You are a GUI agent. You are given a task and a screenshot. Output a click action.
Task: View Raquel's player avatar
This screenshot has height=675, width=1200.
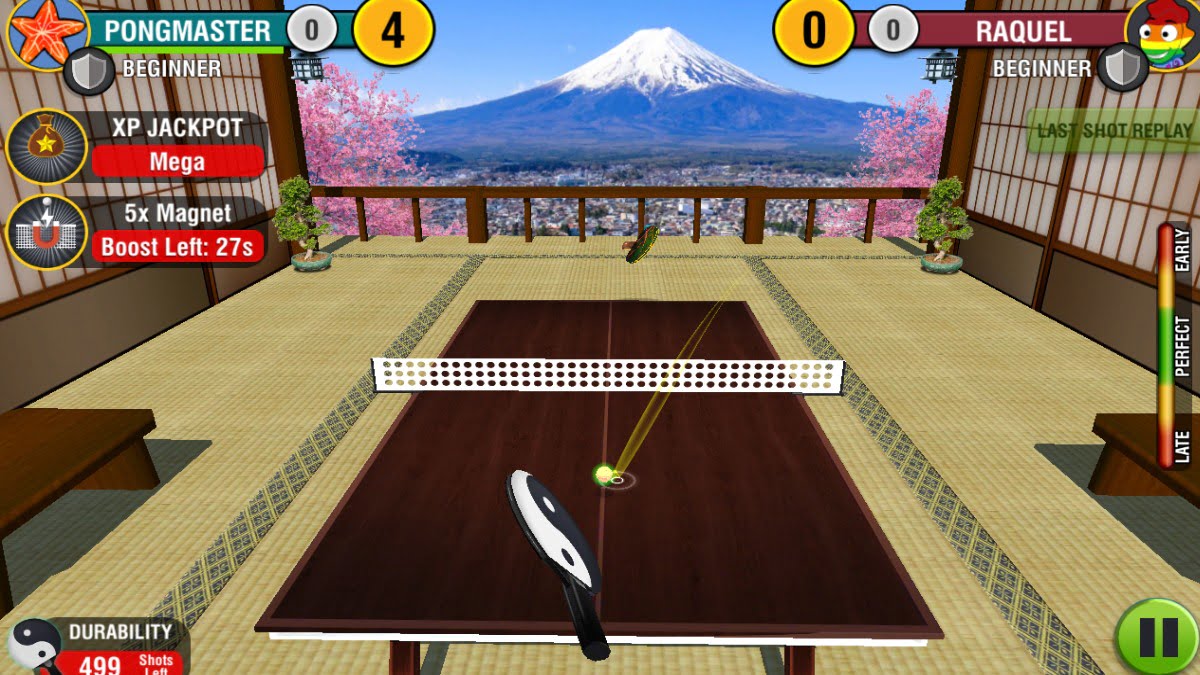coord(1164,34)
